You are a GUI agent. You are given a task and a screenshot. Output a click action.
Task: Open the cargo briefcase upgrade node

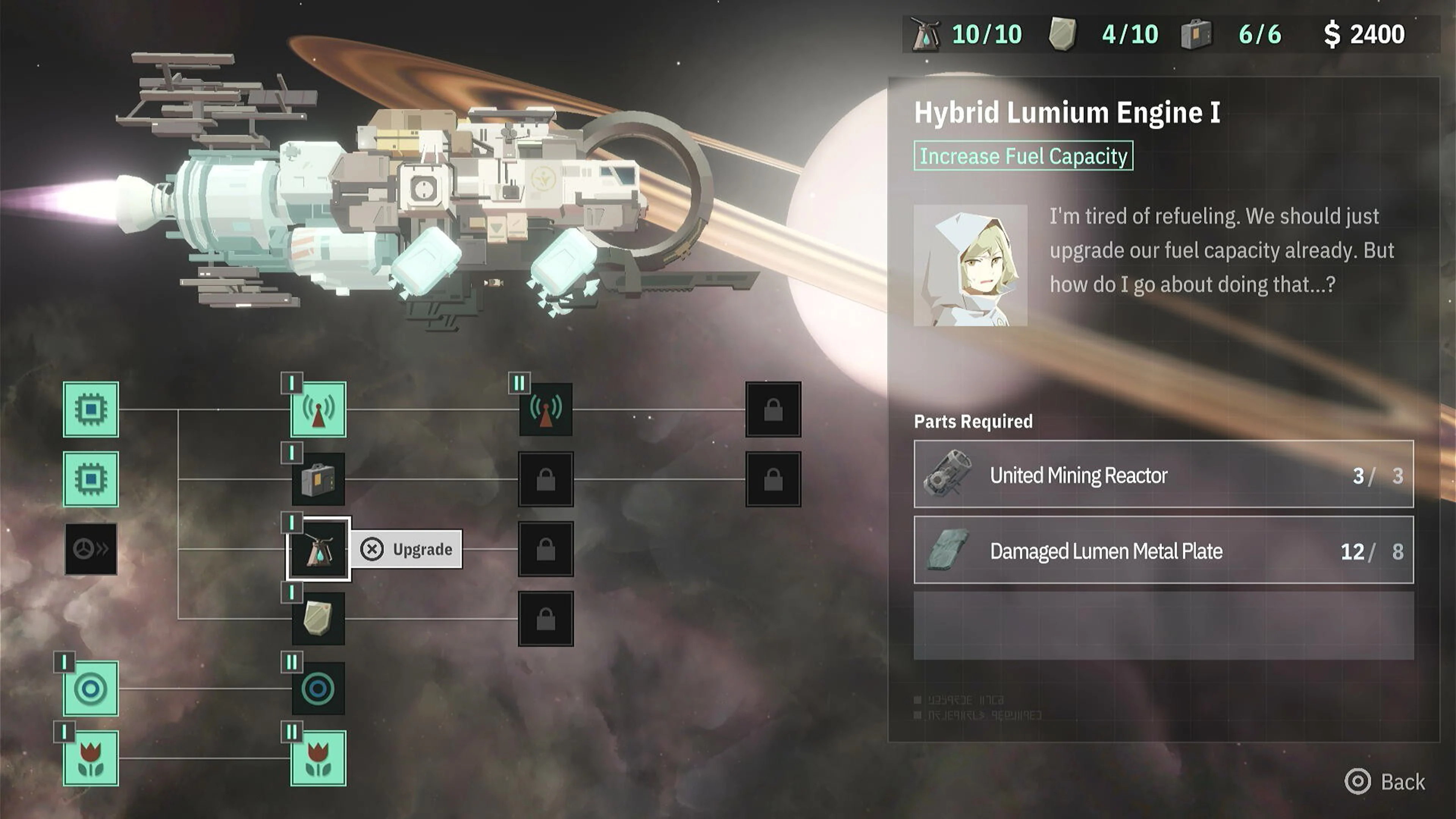(318, 479)
